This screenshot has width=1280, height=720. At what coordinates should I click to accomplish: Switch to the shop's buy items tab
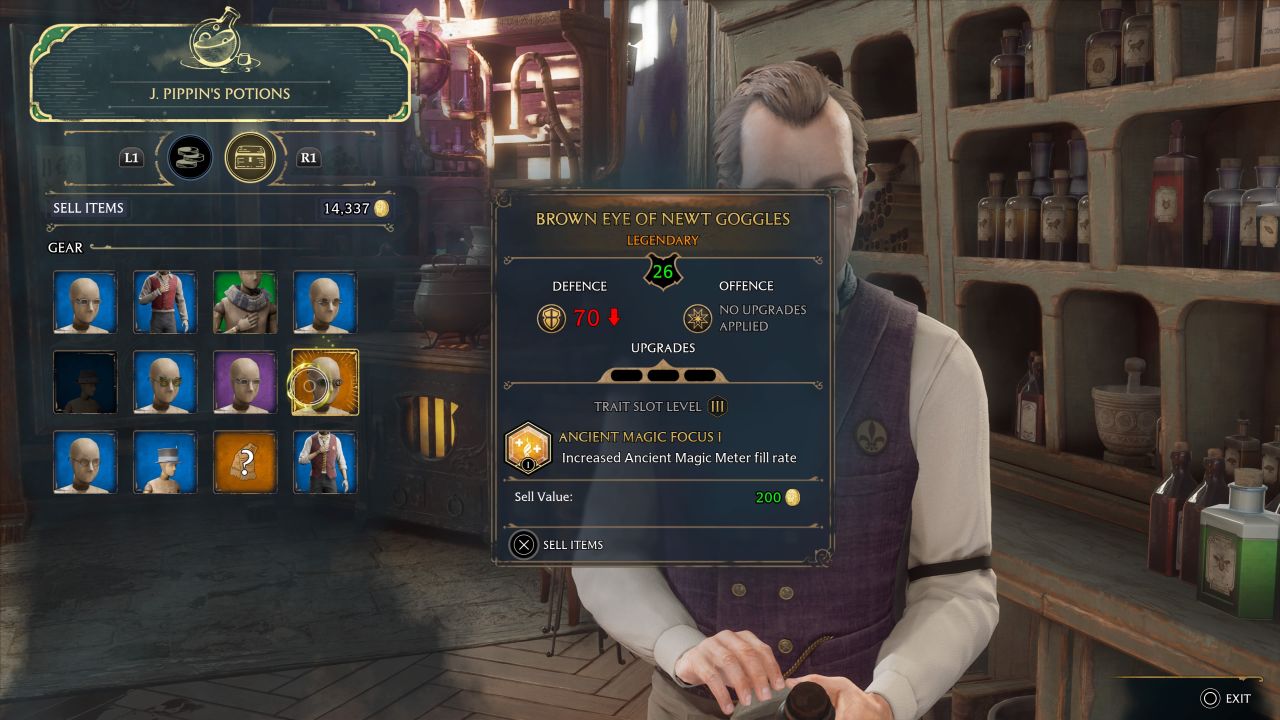point(190,157)
